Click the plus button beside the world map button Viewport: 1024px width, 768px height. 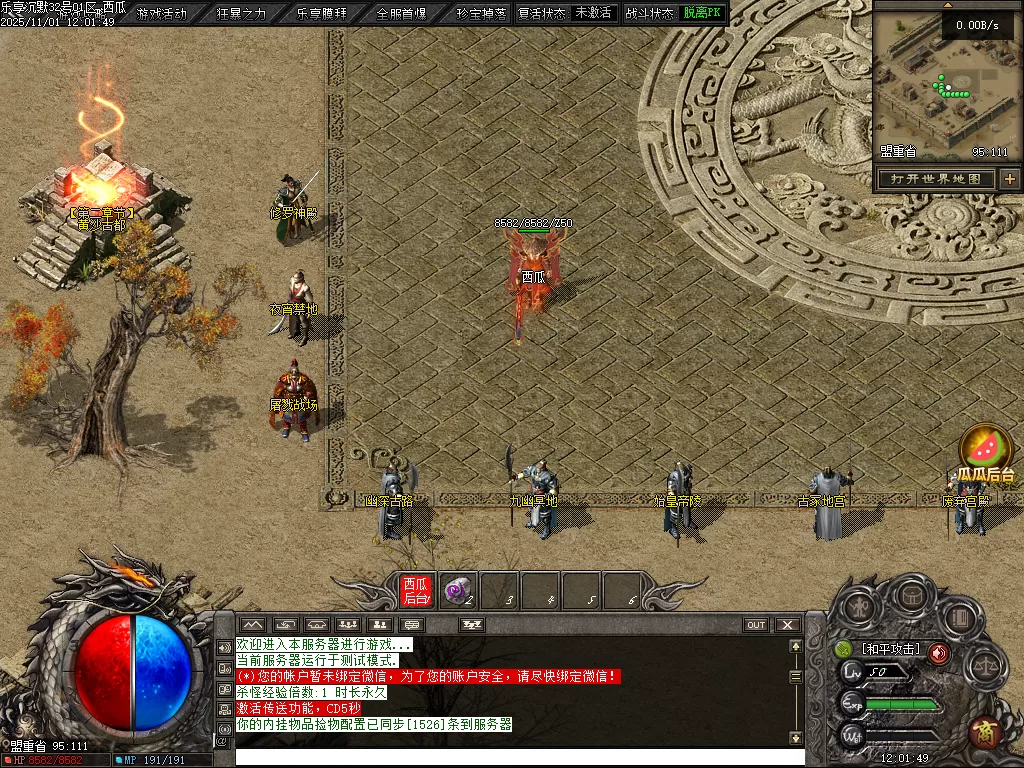(x=1010, y=179)
